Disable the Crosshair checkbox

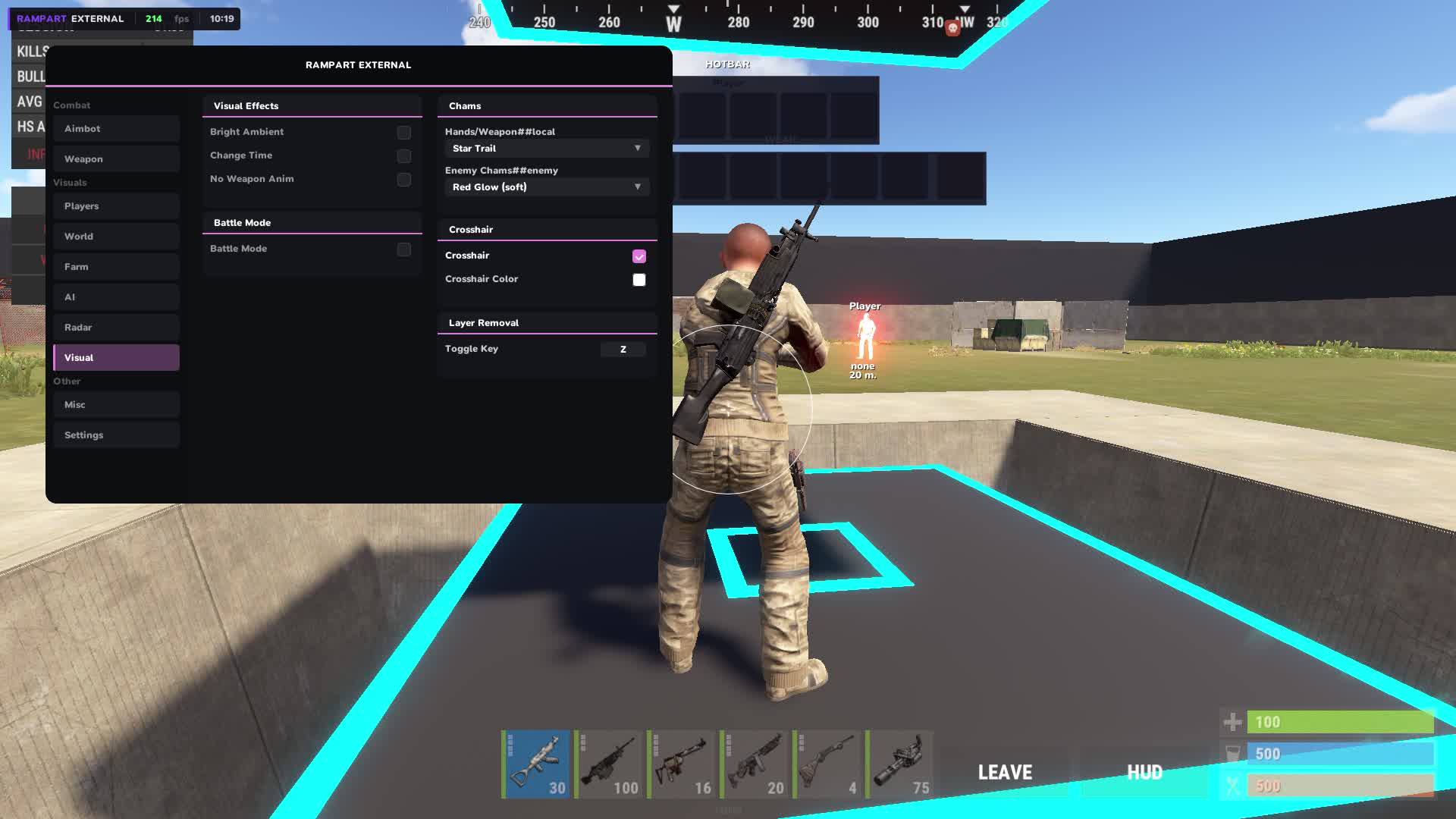[639, 256]
